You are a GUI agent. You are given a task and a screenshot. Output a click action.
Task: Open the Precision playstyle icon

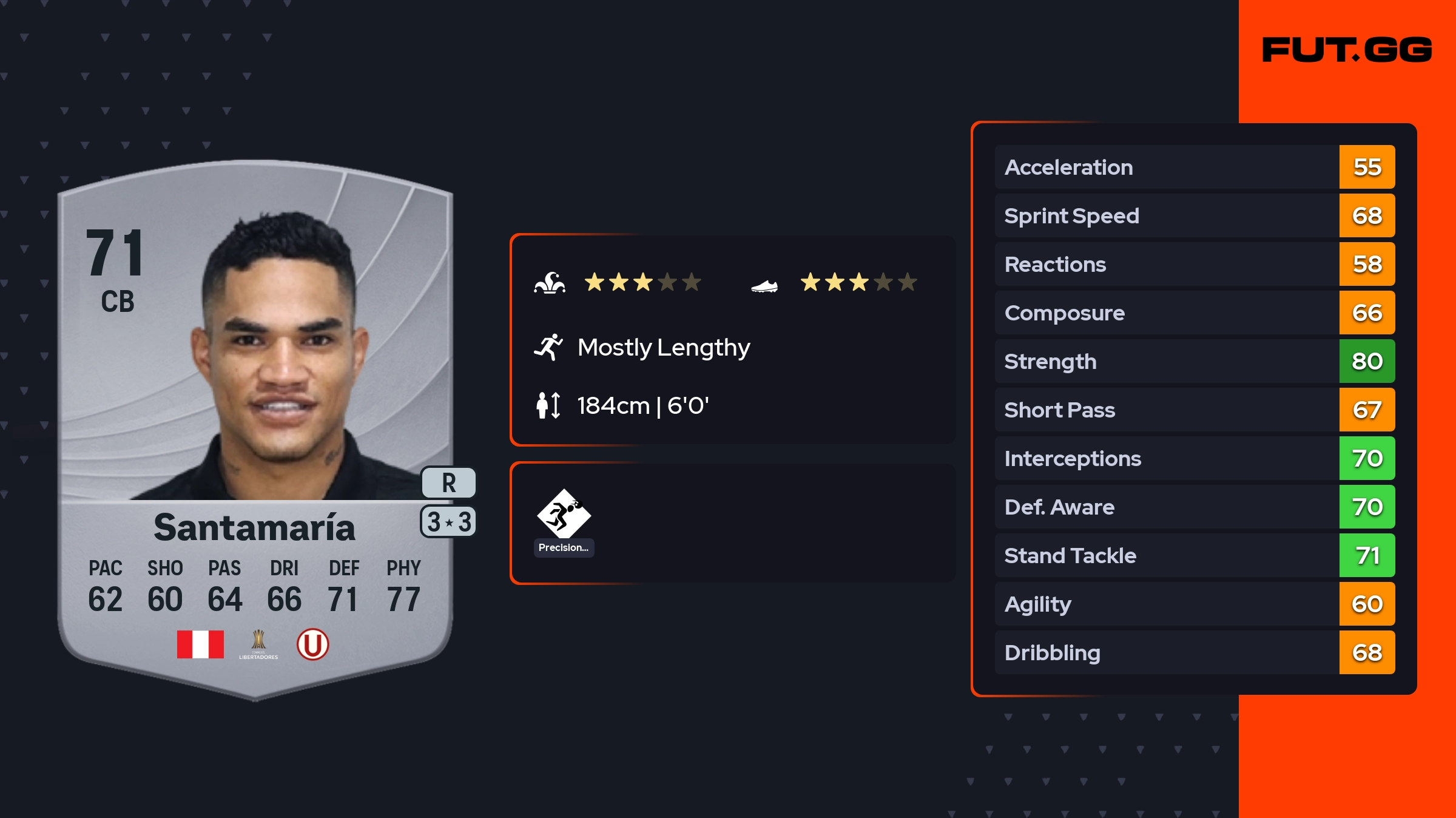[564, 515]
